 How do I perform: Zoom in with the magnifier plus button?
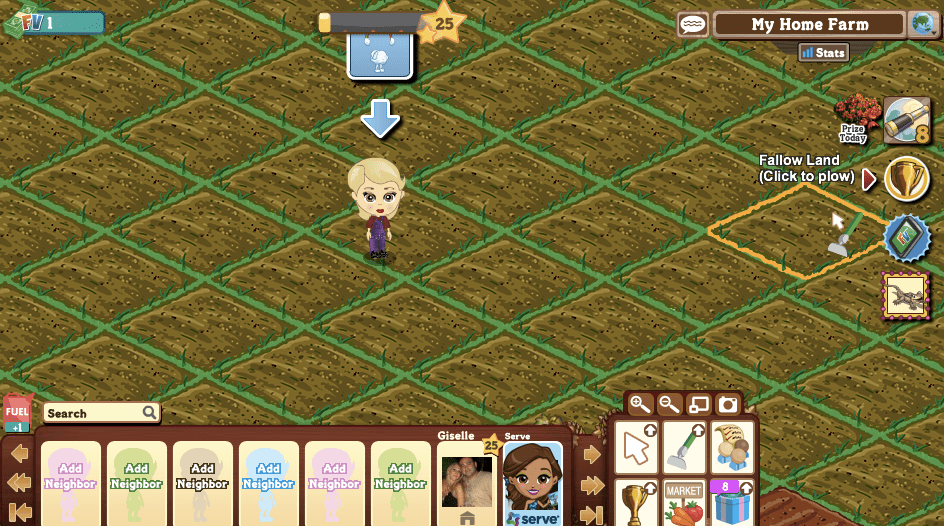(640, 405)
